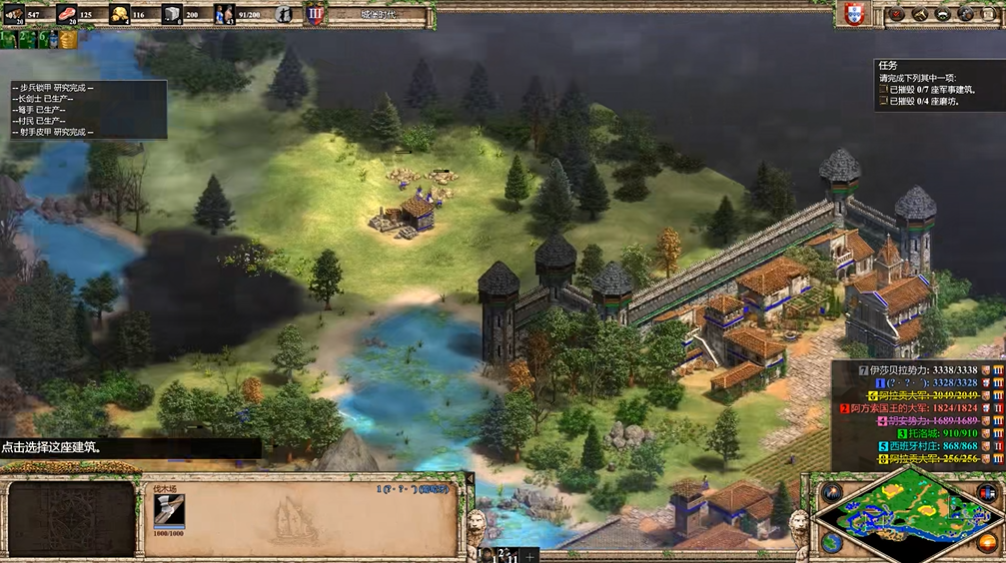
Task: Open the objectives checkmark button
Action: point(896,14)
